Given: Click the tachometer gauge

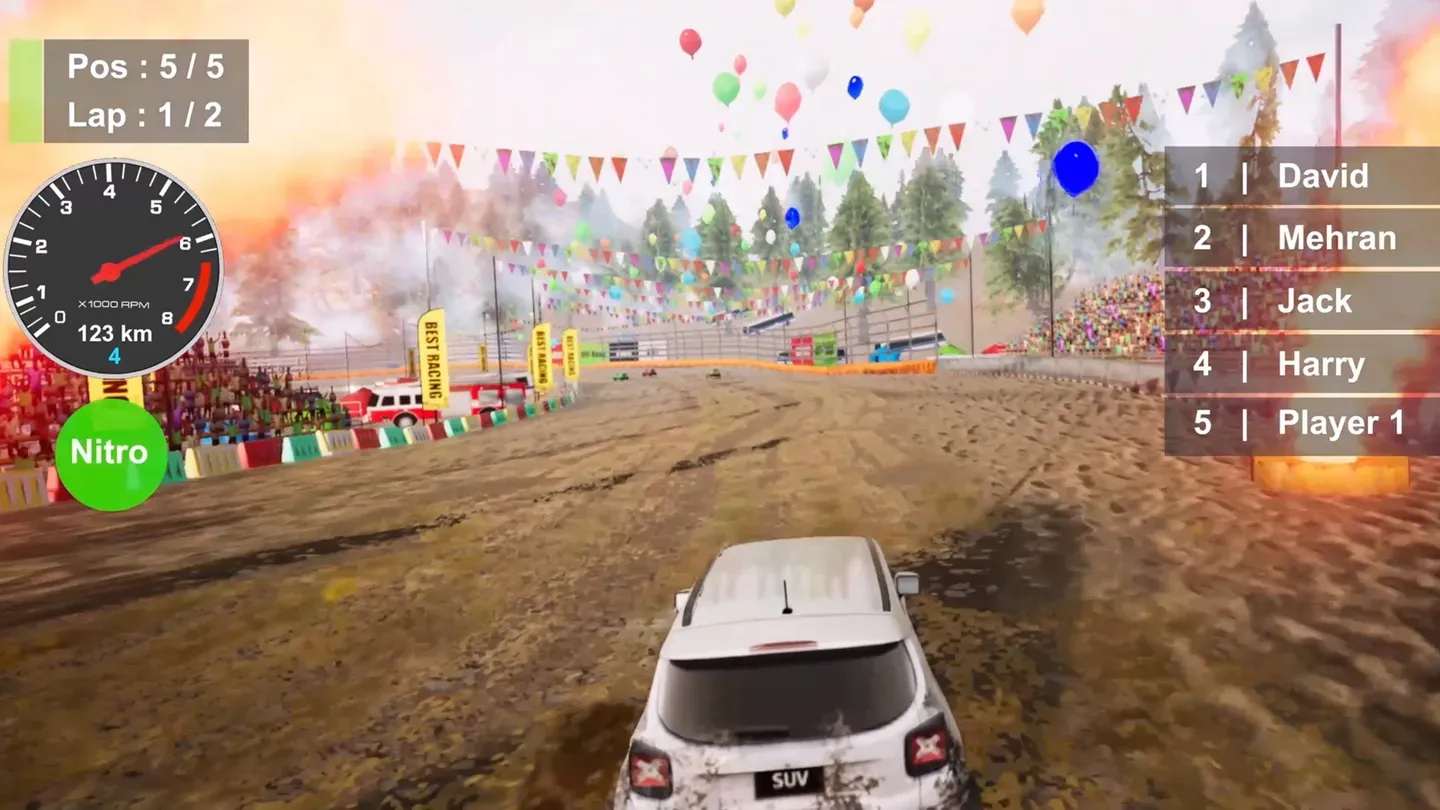Looking at the screenshot, I should pos(113,268).
